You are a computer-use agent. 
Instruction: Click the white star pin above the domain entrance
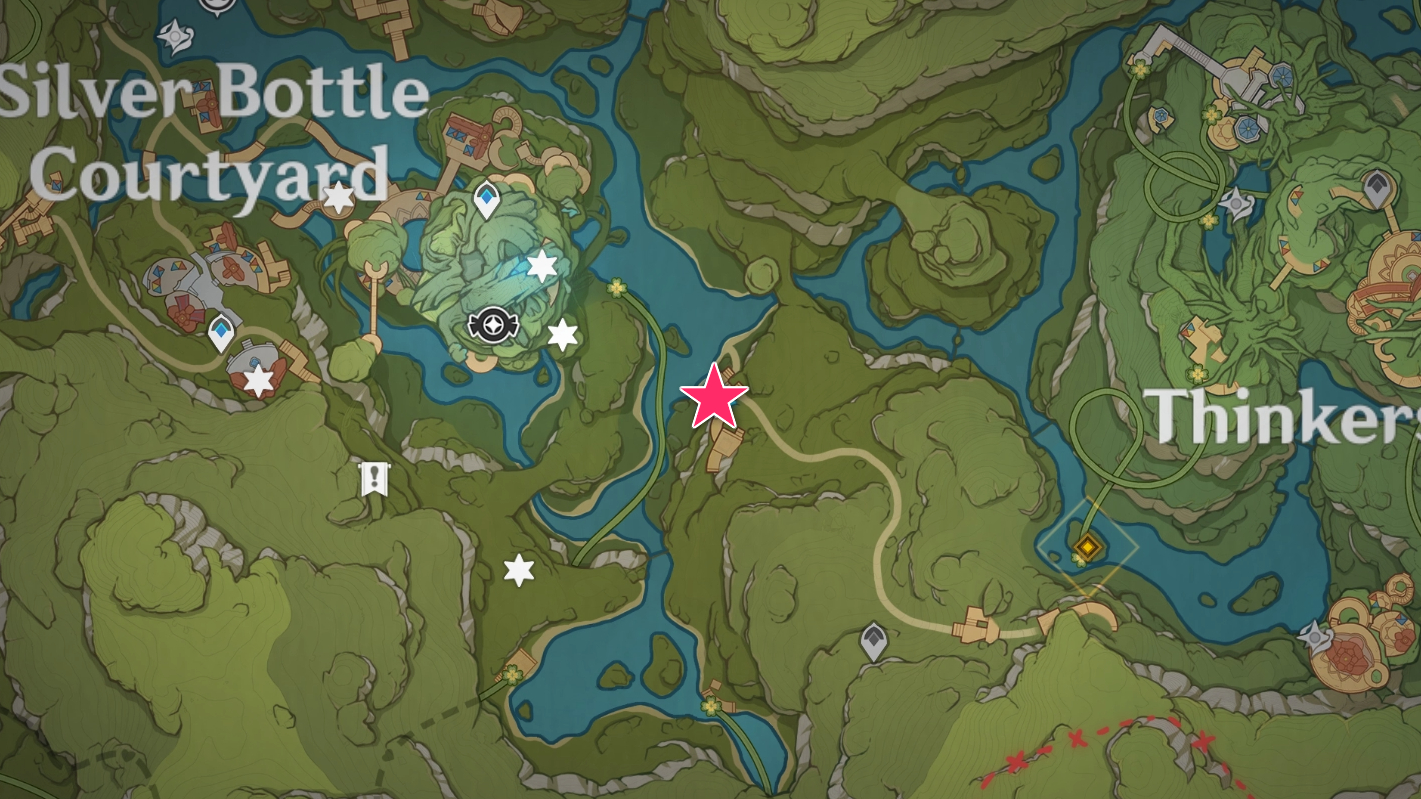click(541, 266)
